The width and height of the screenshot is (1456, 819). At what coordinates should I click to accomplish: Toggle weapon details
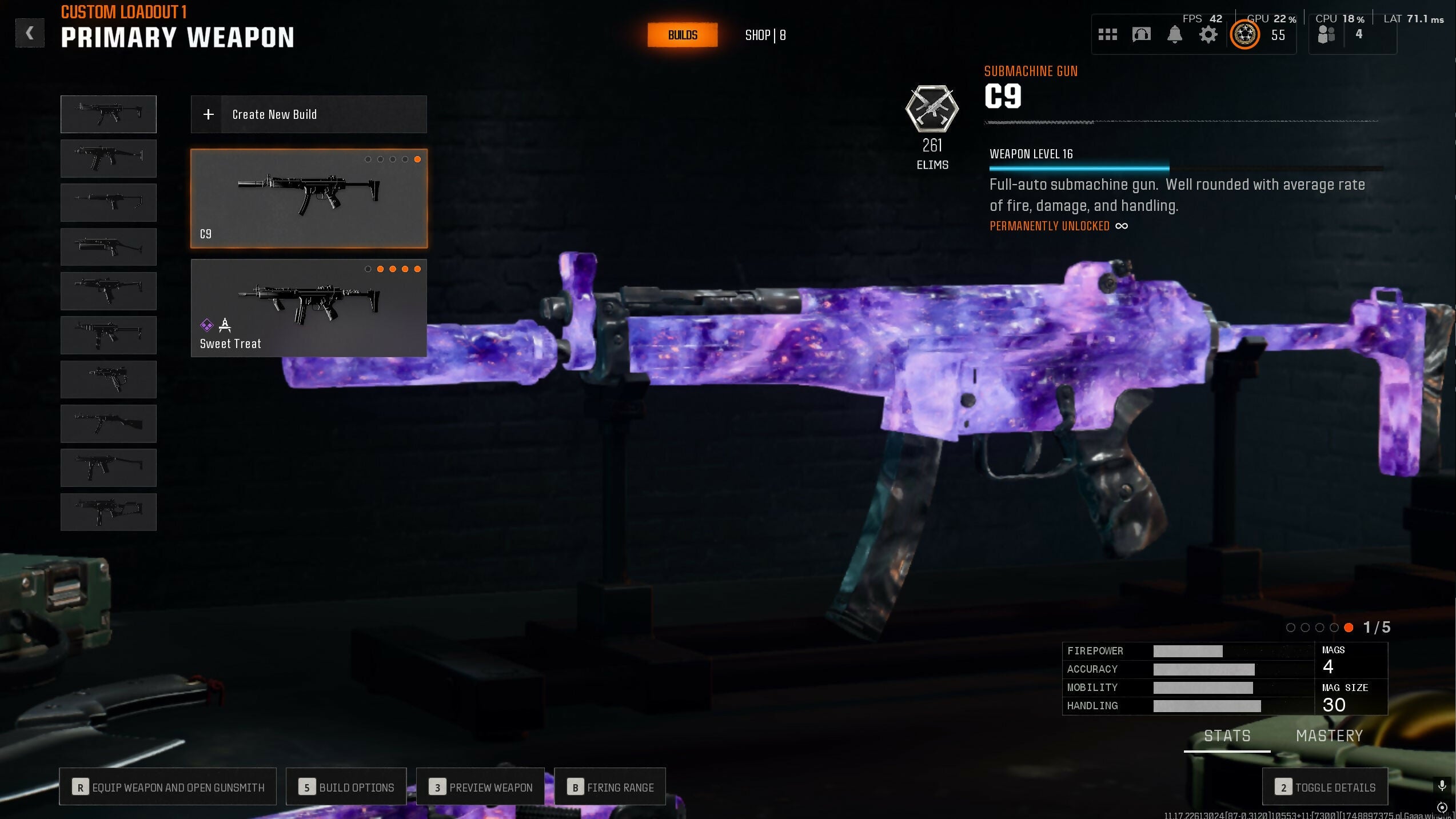click(1325, 787)
